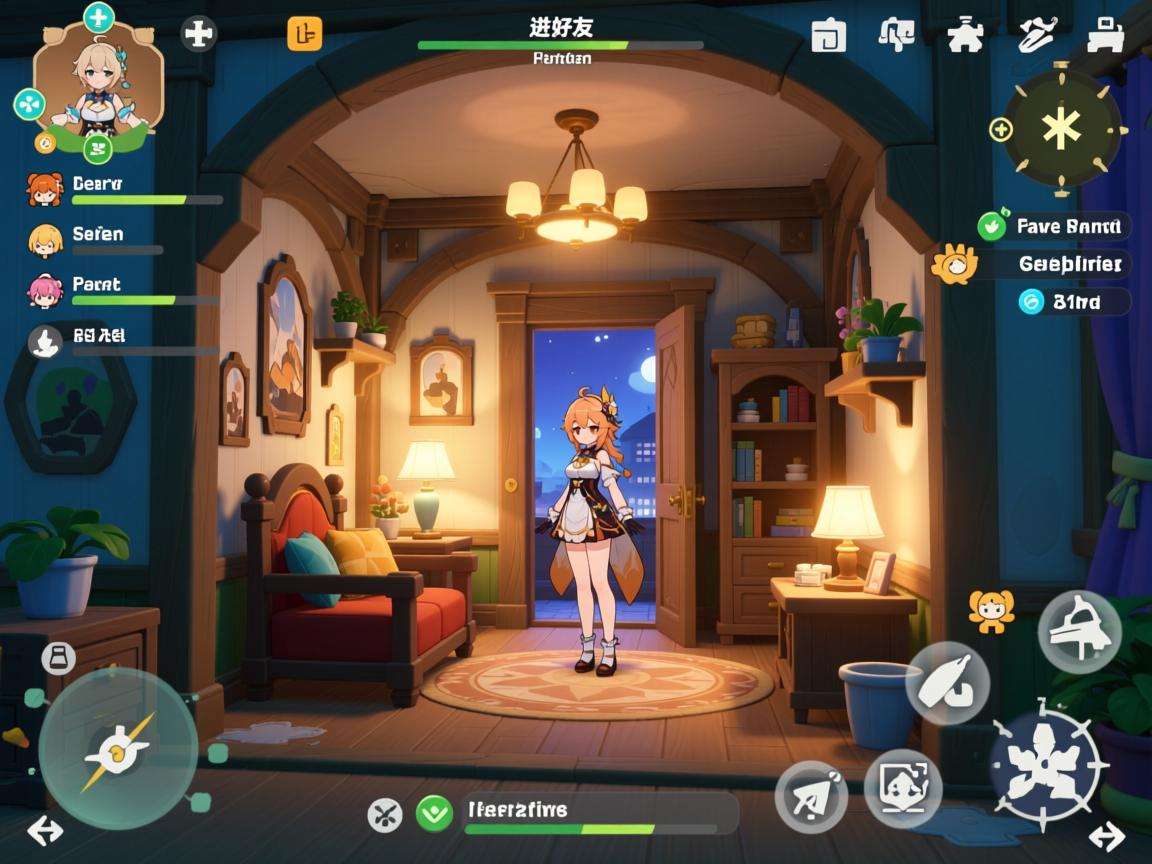Open the circular compass minimap

pyautogui.click(x=1061, y=127)
